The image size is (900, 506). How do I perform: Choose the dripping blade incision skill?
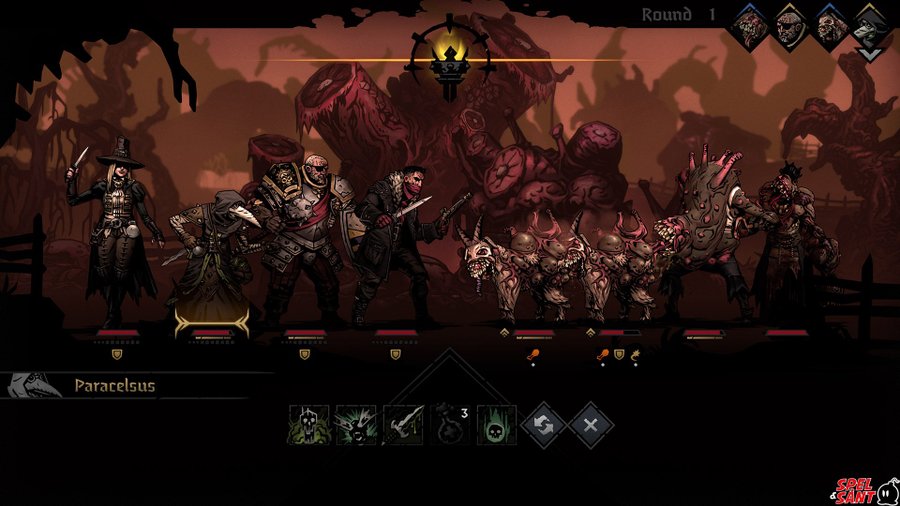pos(403,425)
